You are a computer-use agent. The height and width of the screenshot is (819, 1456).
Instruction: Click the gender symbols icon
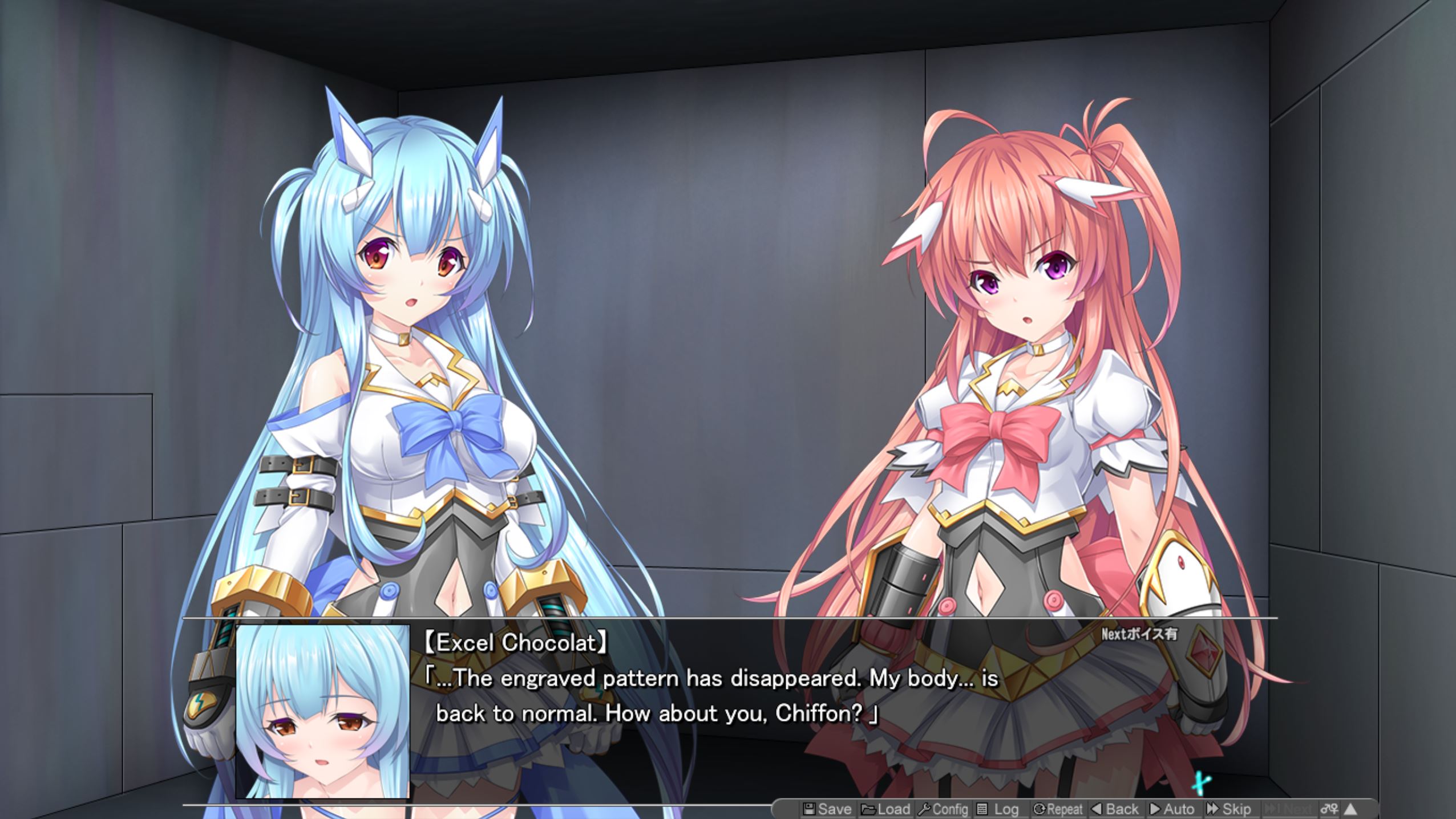(x=1329, y=808)
